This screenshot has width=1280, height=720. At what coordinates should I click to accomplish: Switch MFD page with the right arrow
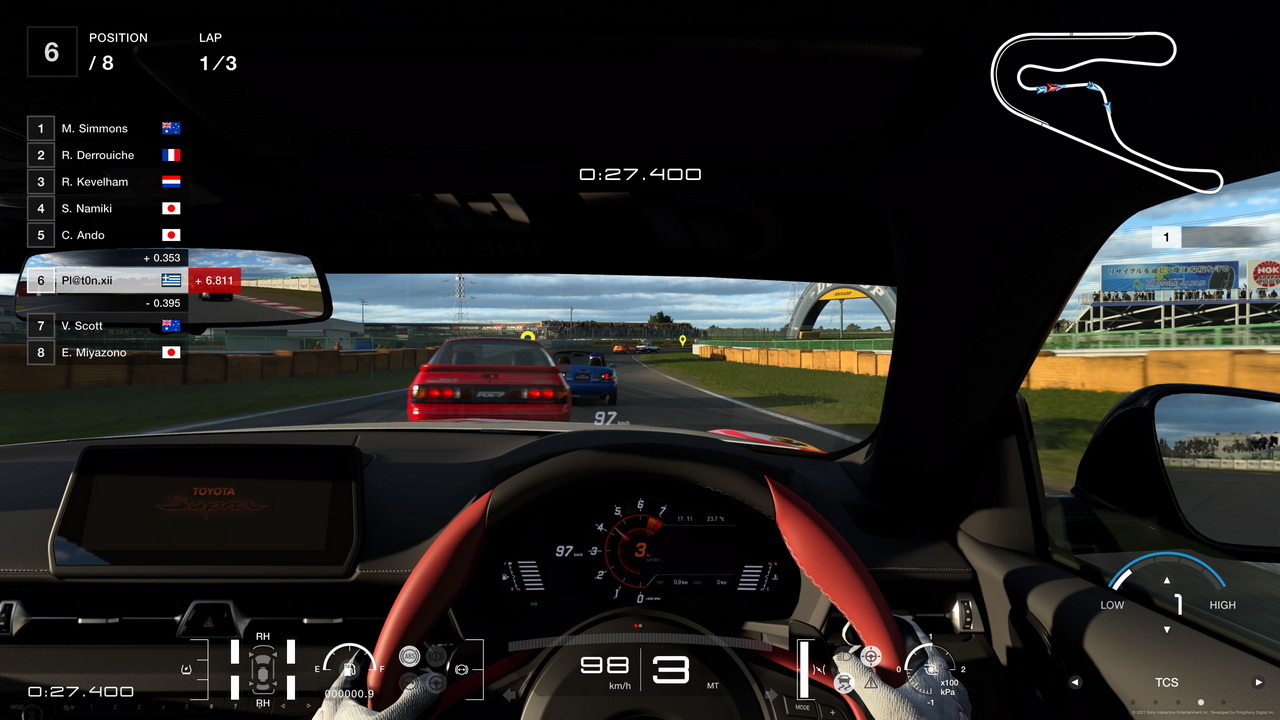pyautogui.click(x=1258, y=683)
